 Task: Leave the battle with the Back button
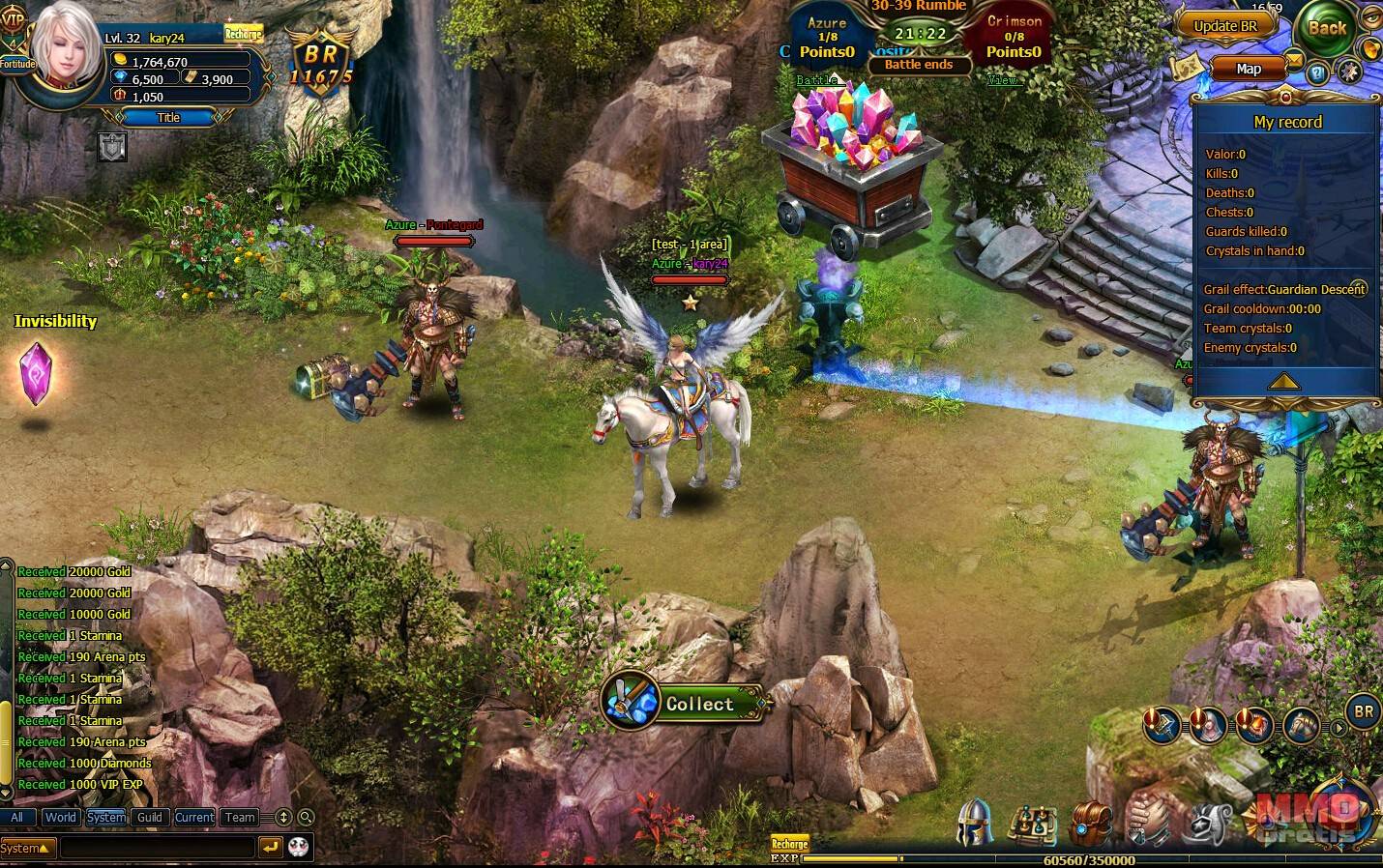[1326, 28]
